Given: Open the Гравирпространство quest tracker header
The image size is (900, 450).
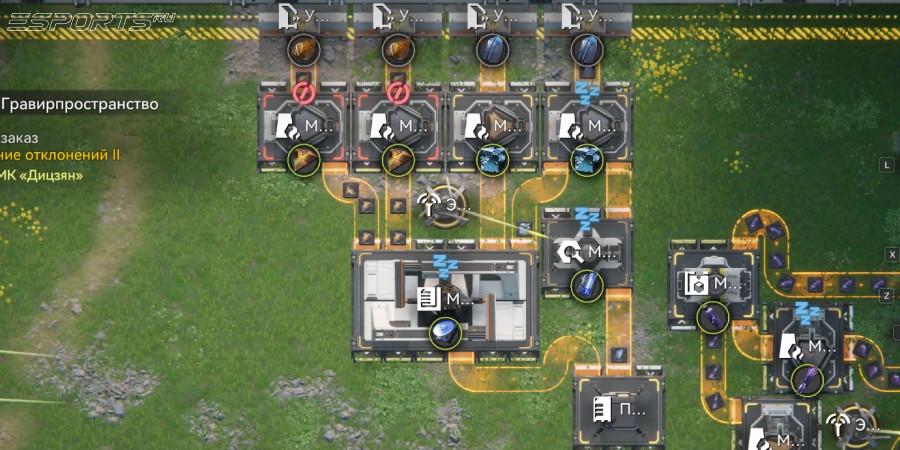Looking at the screenshot, I should click(x=78, y=103).
